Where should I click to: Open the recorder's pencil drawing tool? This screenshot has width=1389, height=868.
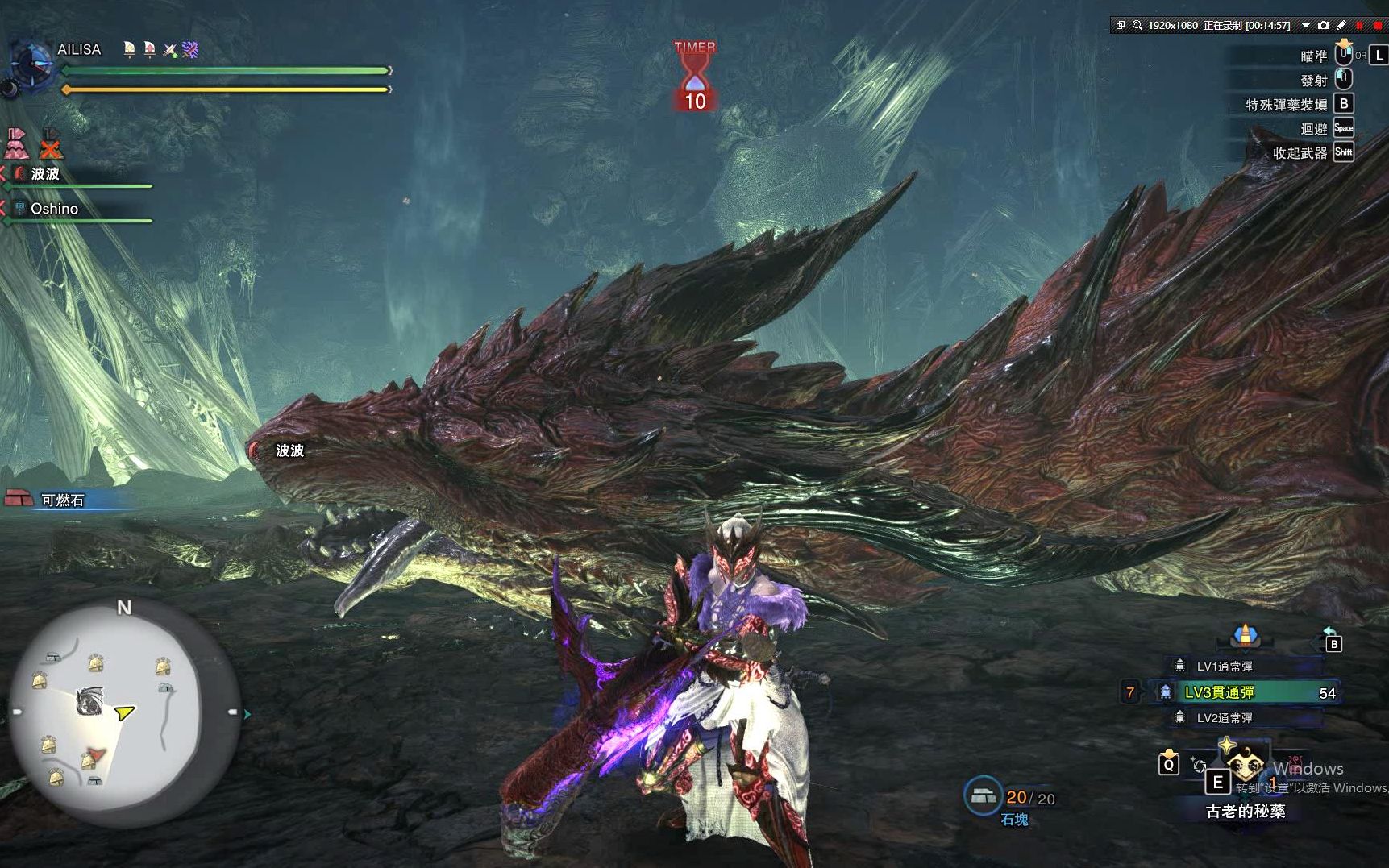pos(1341,26)
